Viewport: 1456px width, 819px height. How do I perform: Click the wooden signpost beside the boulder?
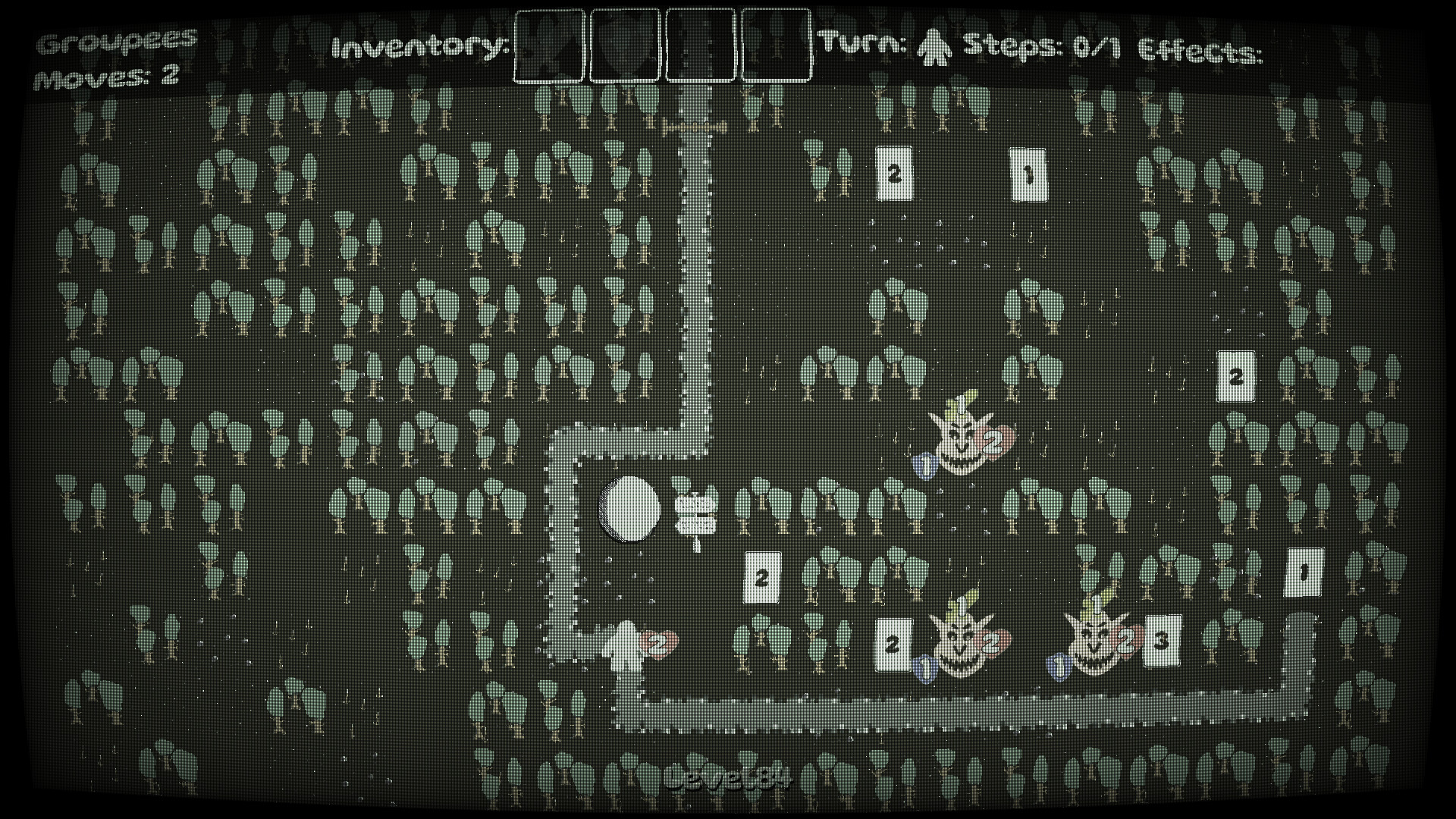[695, 510]
